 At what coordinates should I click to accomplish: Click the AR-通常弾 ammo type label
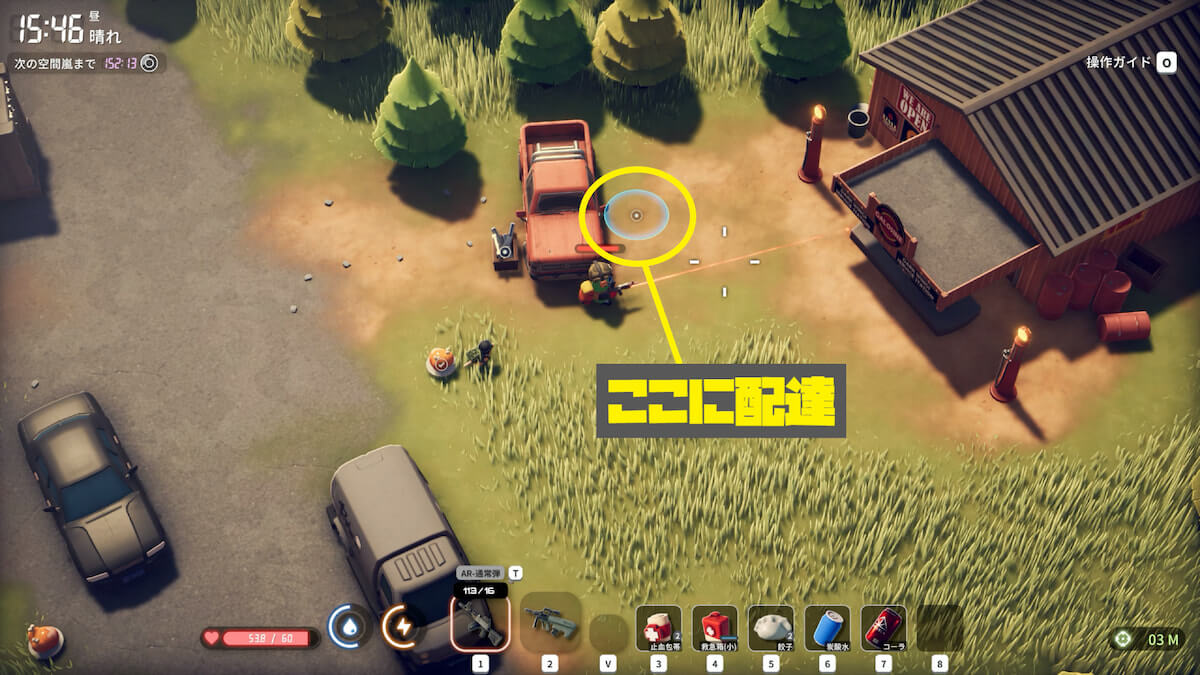click(480, 573)
